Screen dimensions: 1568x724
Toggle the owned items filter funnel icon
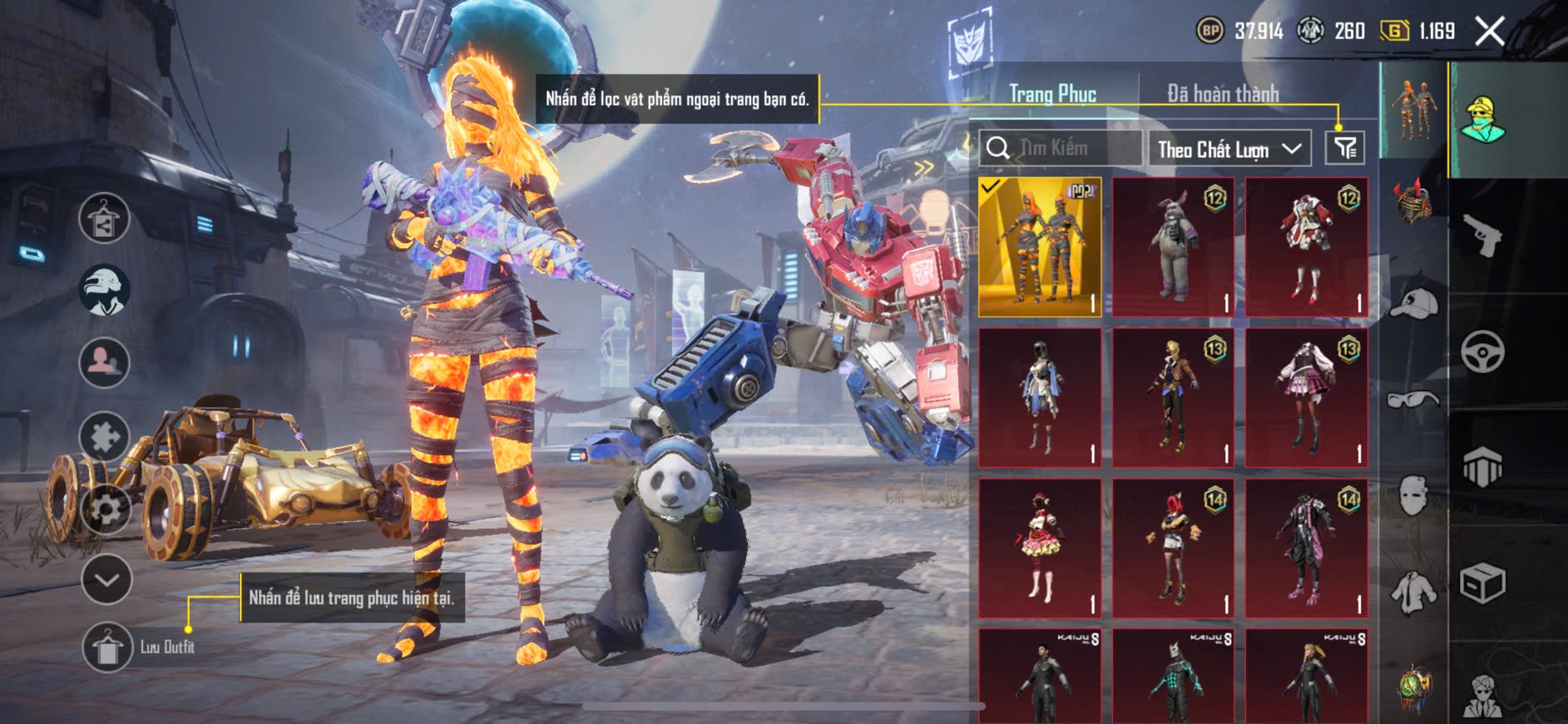1344,148
